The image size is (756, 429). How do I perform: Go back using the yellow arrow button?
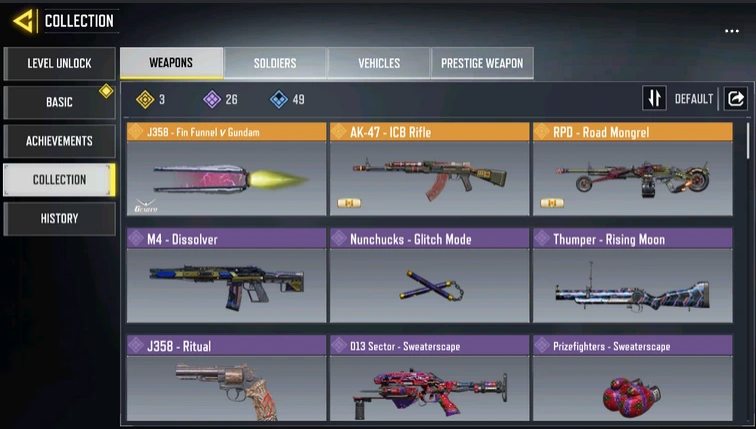[x=24, y=20]
